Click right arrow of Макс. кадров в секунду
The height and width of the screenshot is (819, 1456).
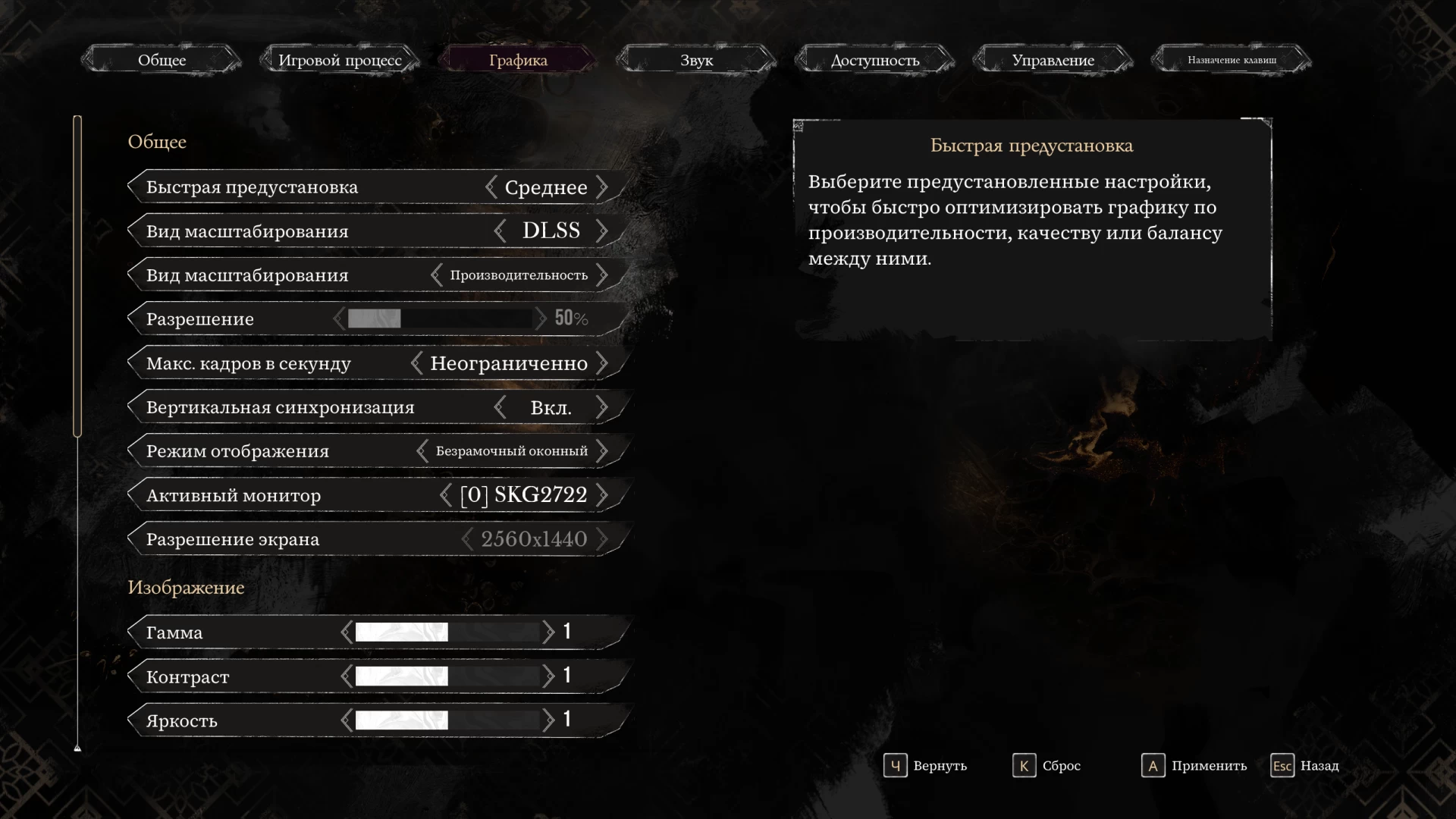click(602, 363)
